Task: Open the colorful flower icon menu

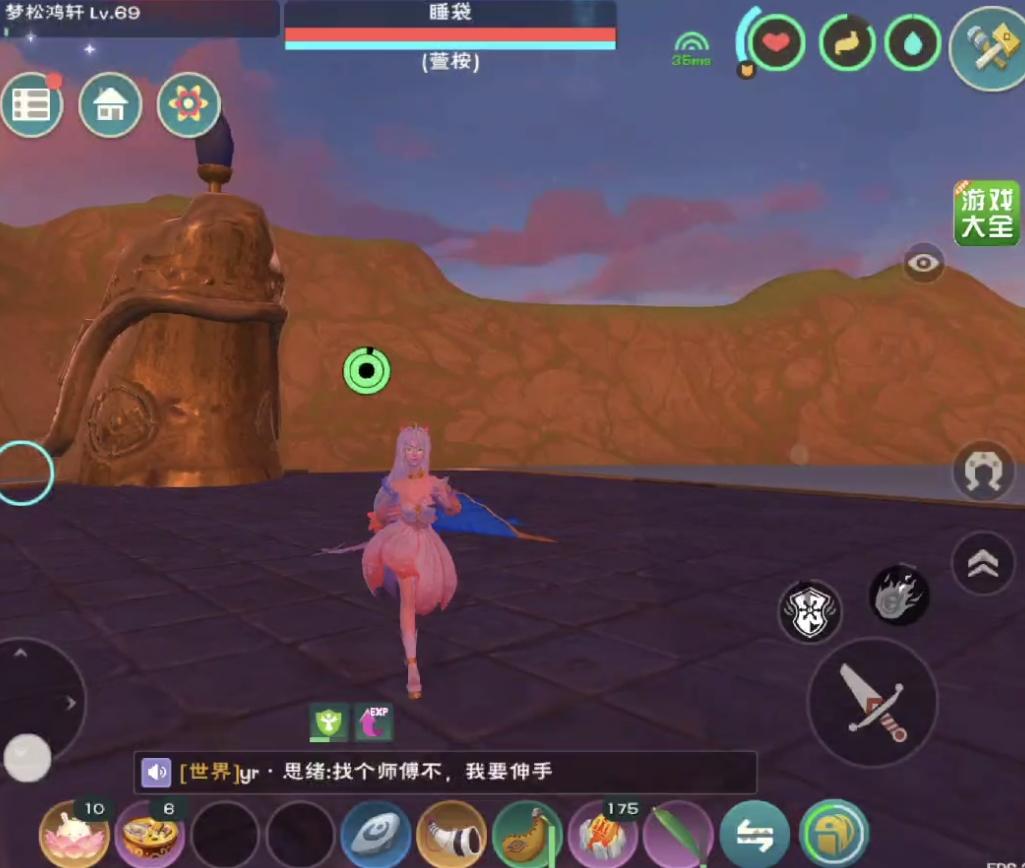Action: click(189, 105)
